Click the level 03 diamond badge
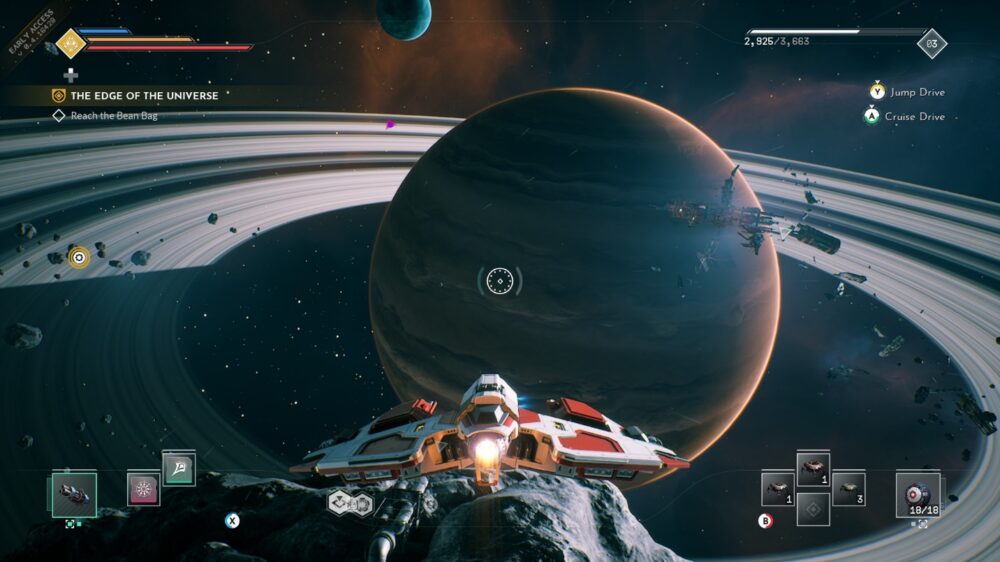 point(932,43)
